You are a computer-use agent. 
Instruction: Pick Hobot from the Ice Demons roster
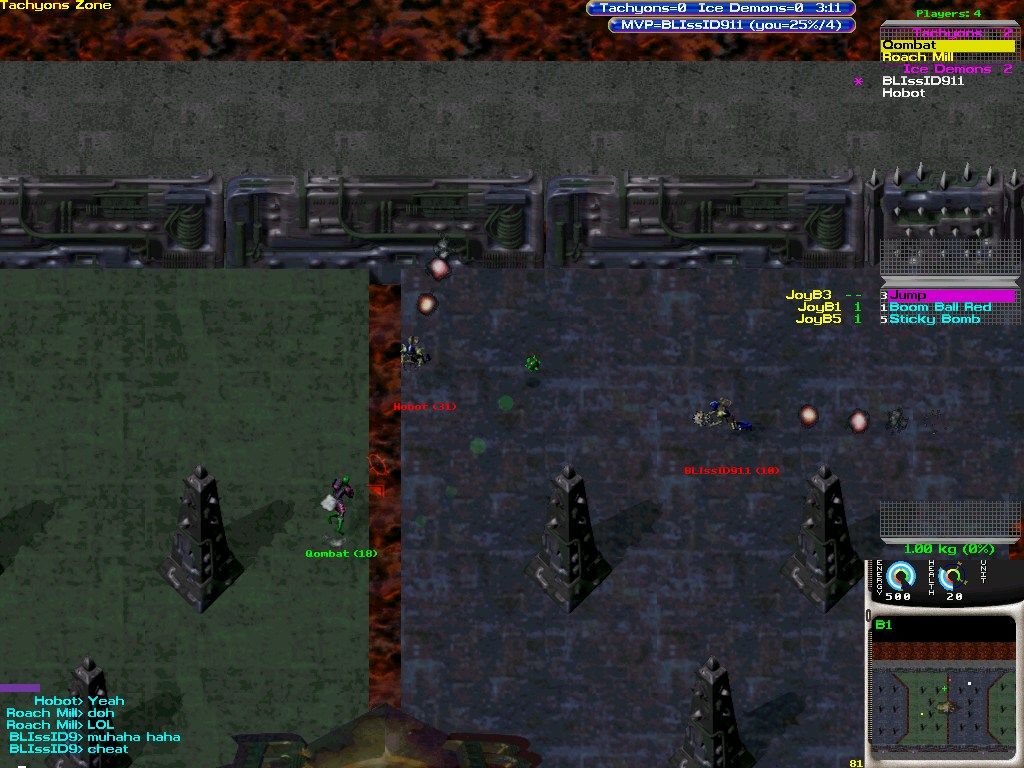pyautogui.click(x=903, y=93)
